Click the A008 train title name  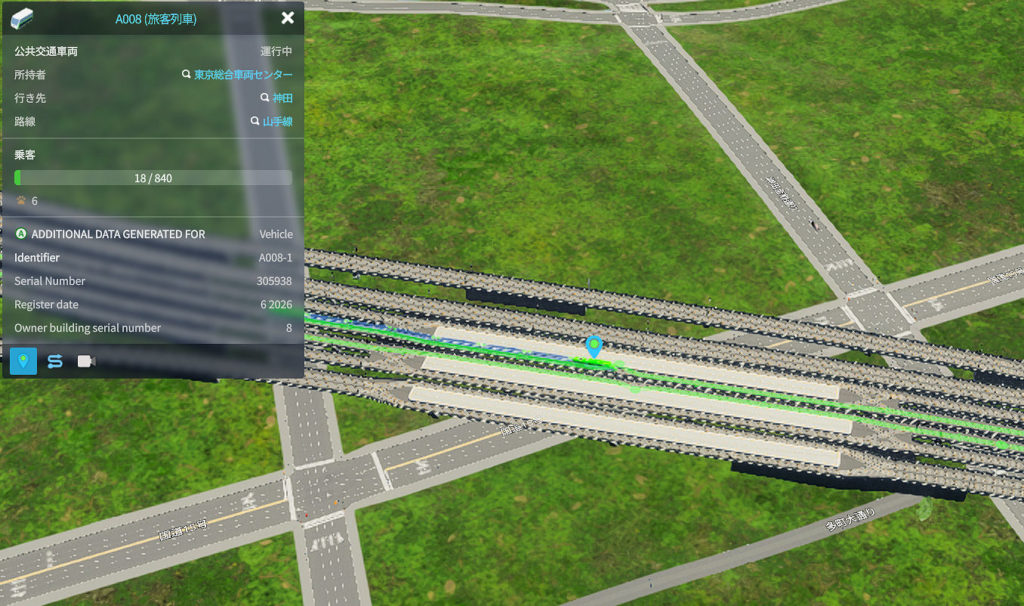tap(156, 18)
